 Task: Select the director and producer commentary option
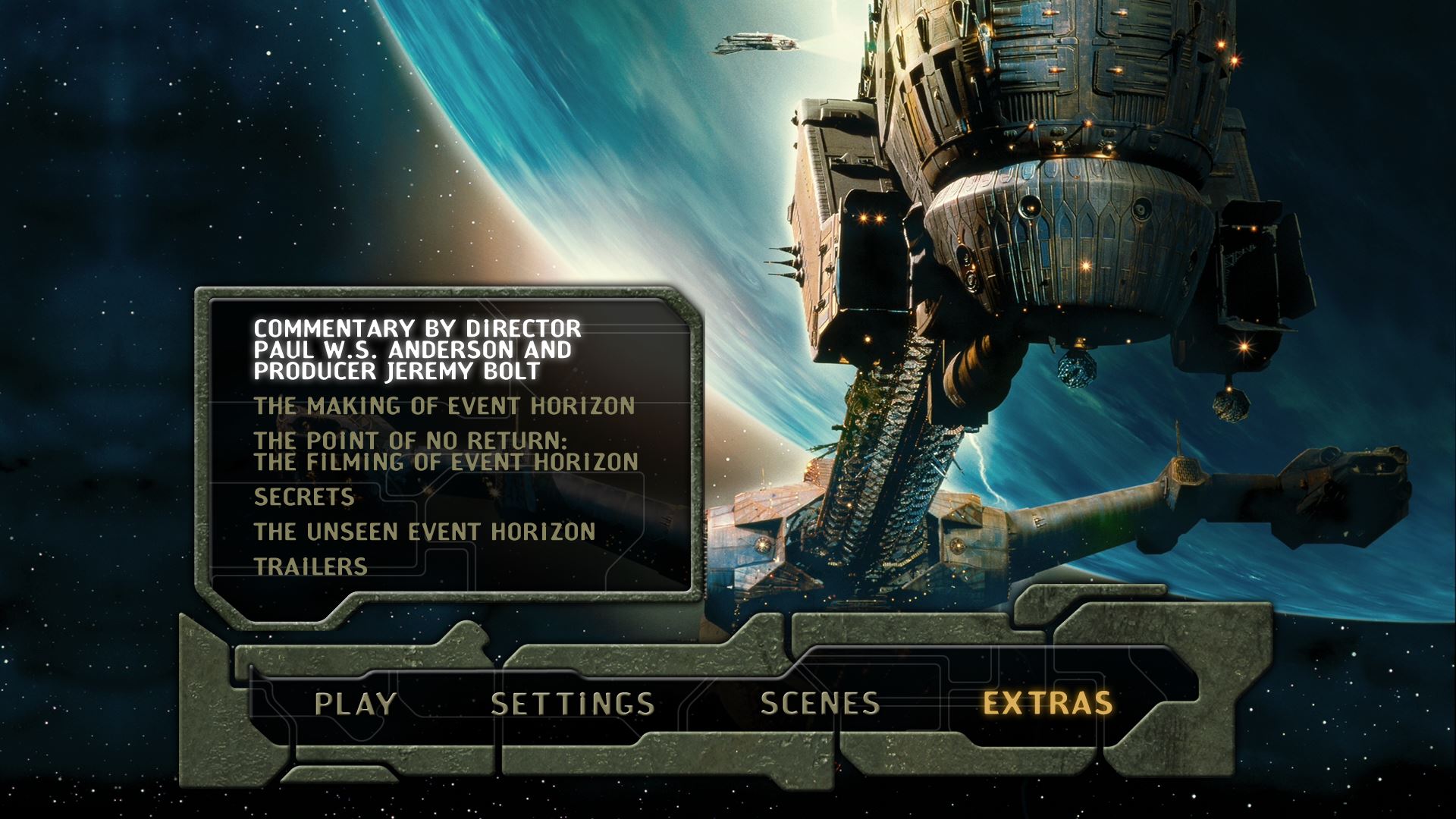pos(417,350)
